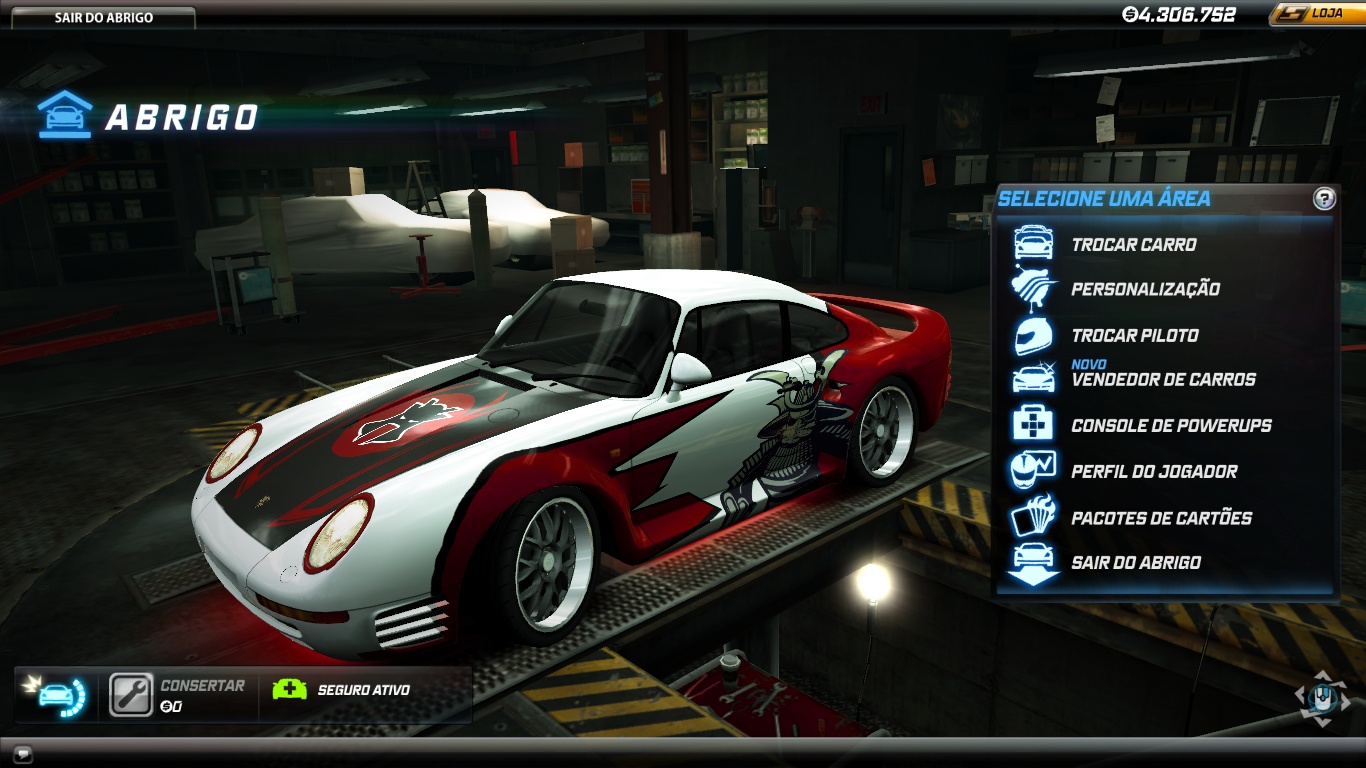1366x768 pixels.
Task: Open Personalização customization menu
Action: click(x=1145, y=289)
